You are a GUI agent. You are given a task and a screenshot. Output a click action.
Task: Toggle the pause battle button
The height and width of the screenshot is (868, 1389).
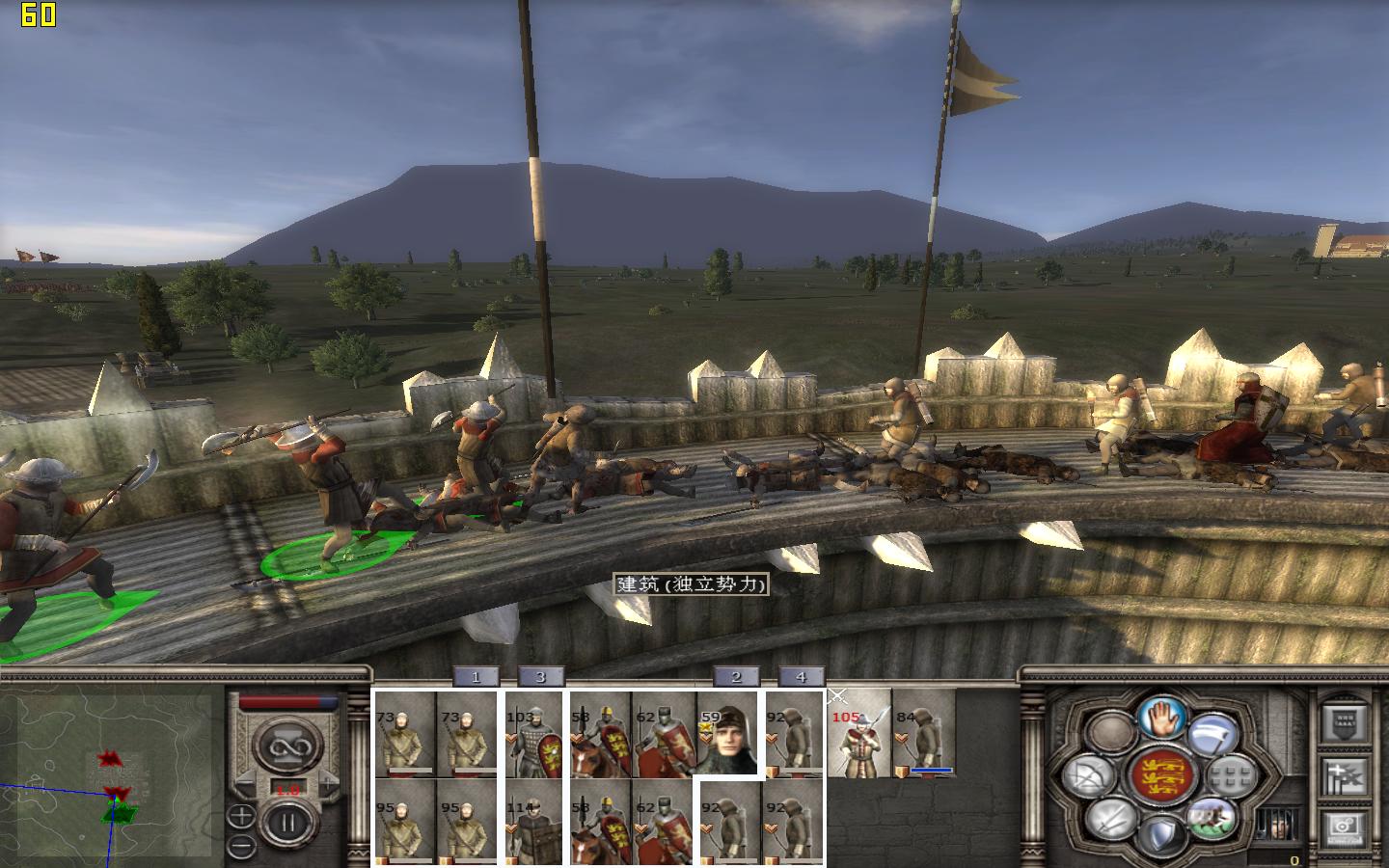click(x=286, y=825)
